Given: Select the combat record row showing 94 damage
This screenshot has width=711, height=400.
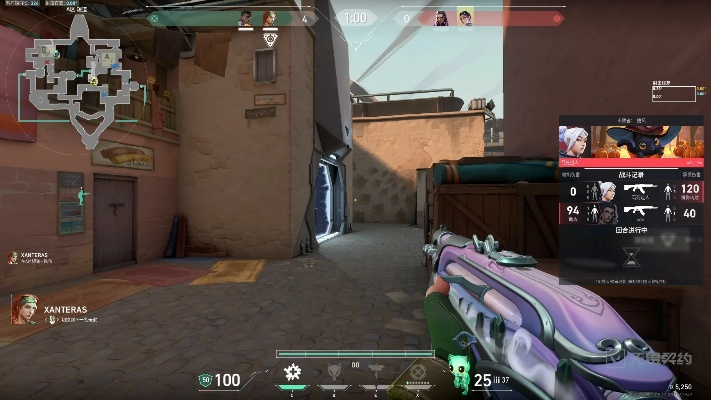Looking at the screenshot, I should pyautogui.click(x=631, y=212).
